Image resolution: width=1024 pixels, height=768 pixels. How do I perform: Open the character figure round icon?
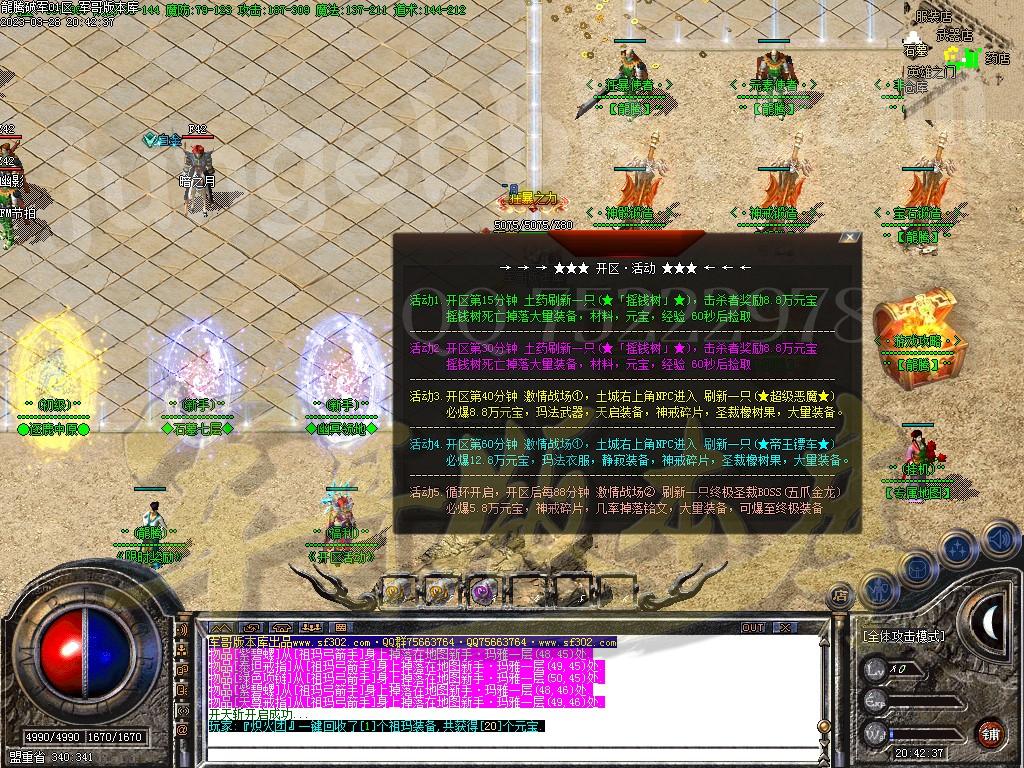tap(880, 590)
